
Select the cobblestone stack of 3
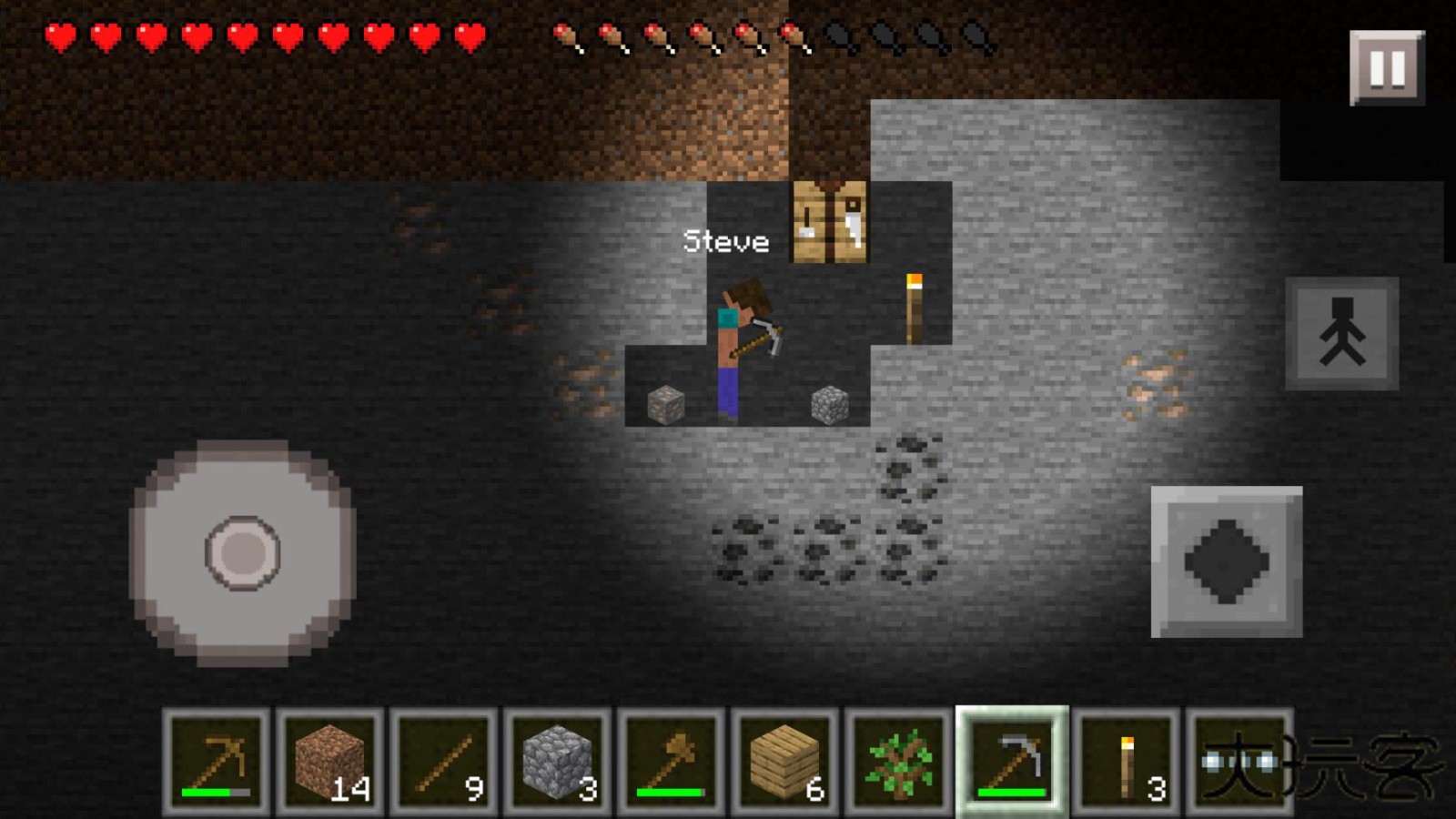click(558, 762)
